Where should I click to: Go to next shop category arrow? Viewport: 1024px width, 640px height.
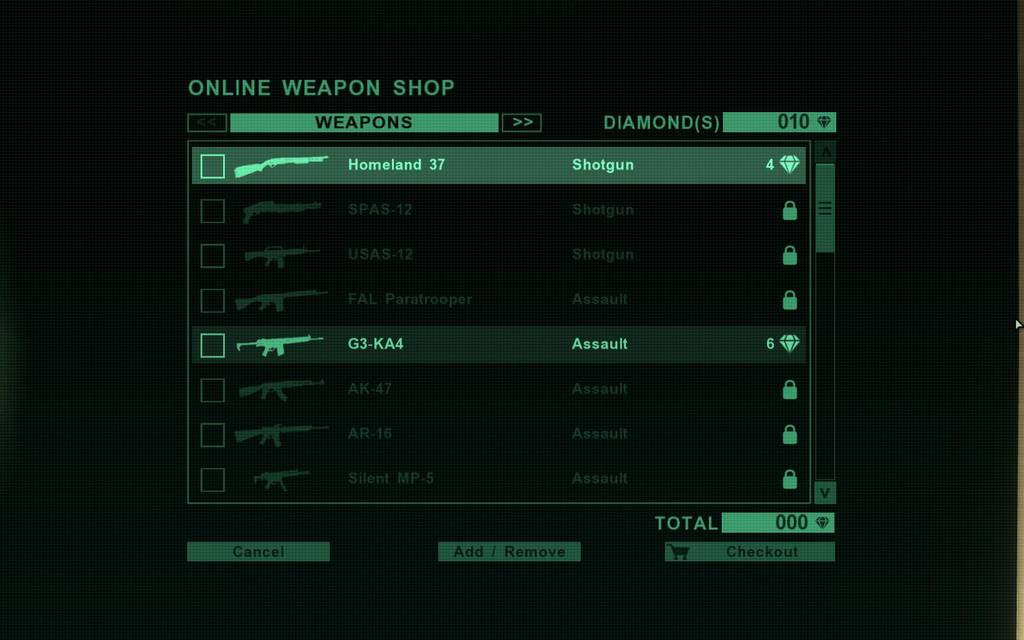click(521, 122)
